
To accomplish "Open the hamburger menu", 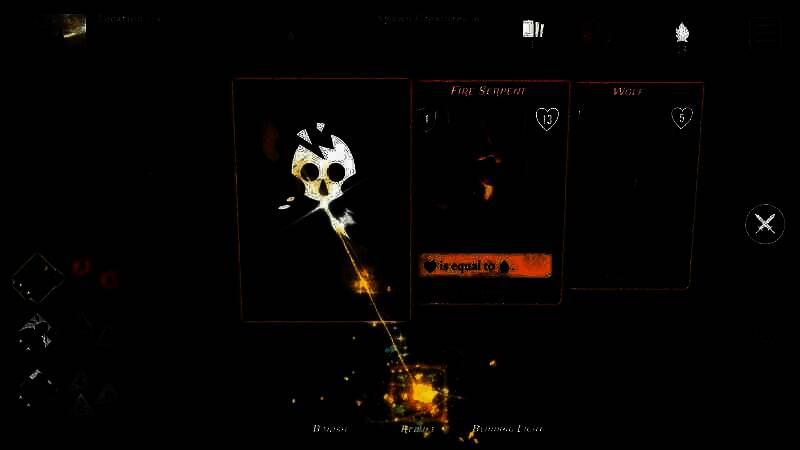I will point(765,32).
